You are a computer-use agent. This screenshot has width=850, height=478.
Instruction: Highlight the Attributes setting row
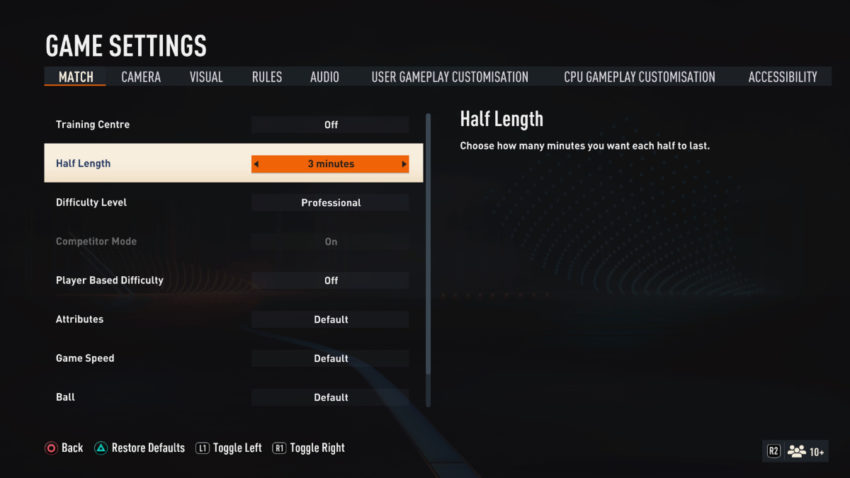pyautogui.click(x=232, y=320)
